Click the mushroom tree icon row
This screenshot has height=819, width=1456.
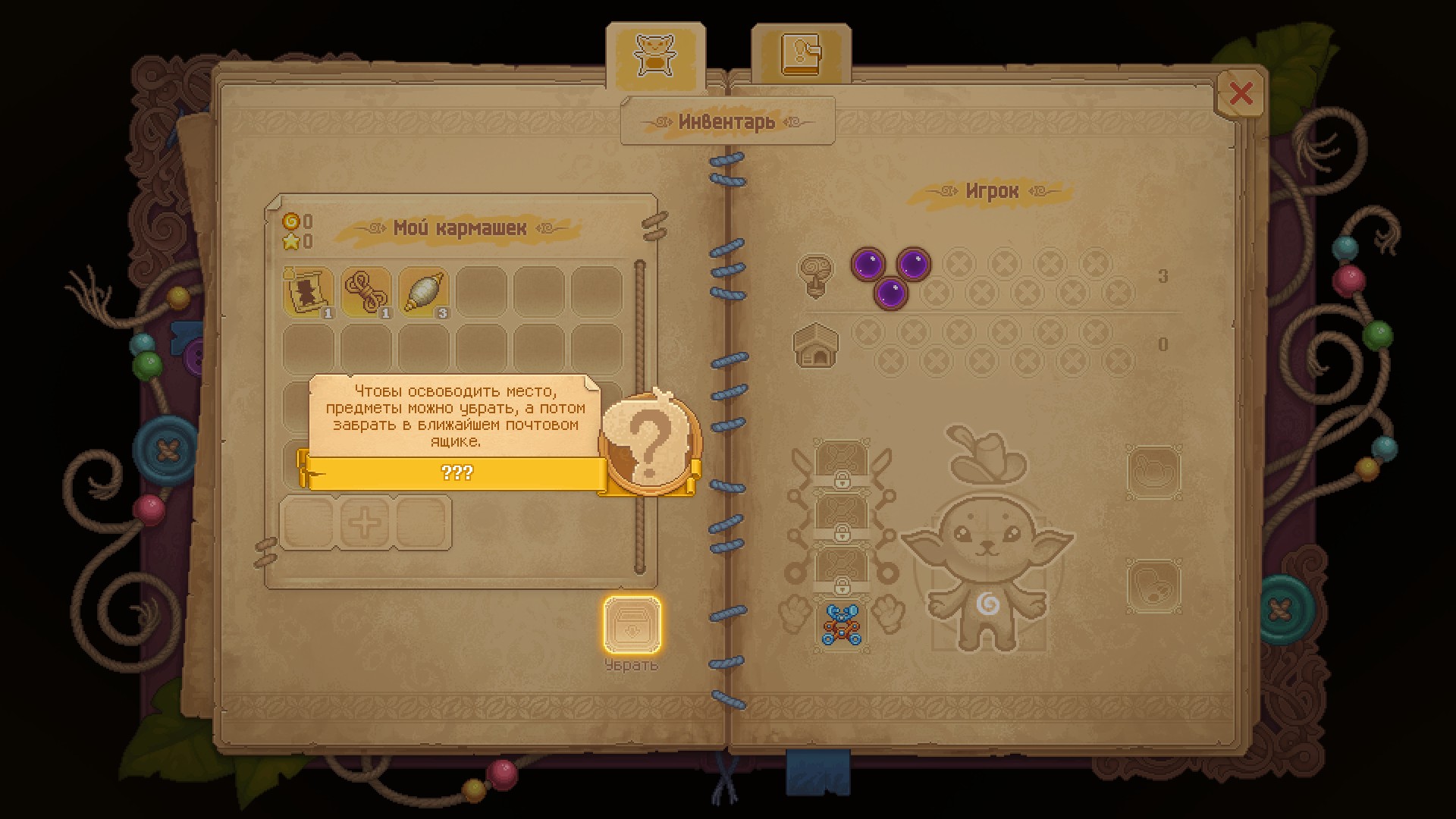[815, 275]
